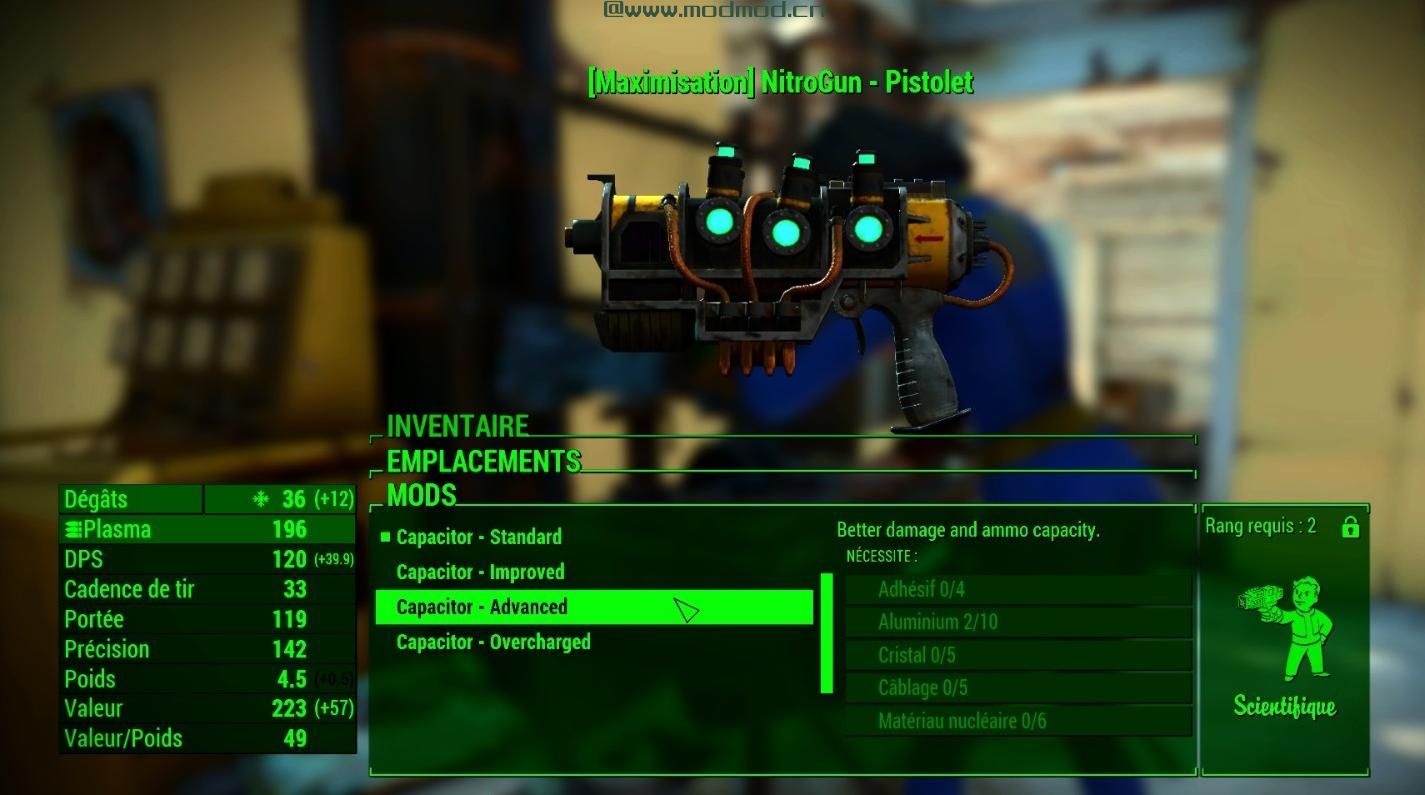Screen dimensions: 1425x795
Task: Choose the Capacitor - Improved mod
Action: (x=480, y=572)
